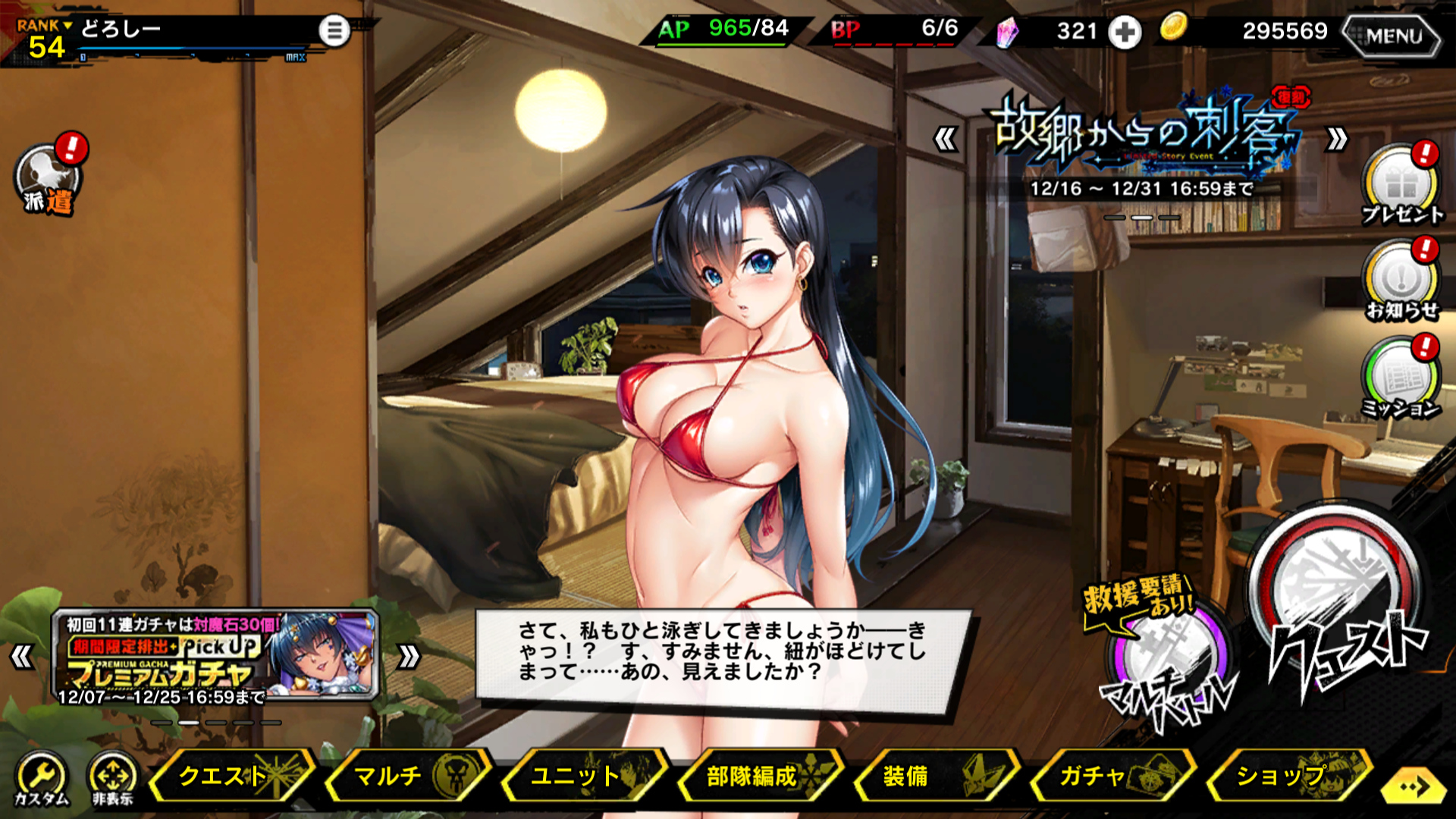Open the Shop (ショップ)
Image resolution: width=1456 pixels, height=819 pixels.
click(x=1289, y=776)
